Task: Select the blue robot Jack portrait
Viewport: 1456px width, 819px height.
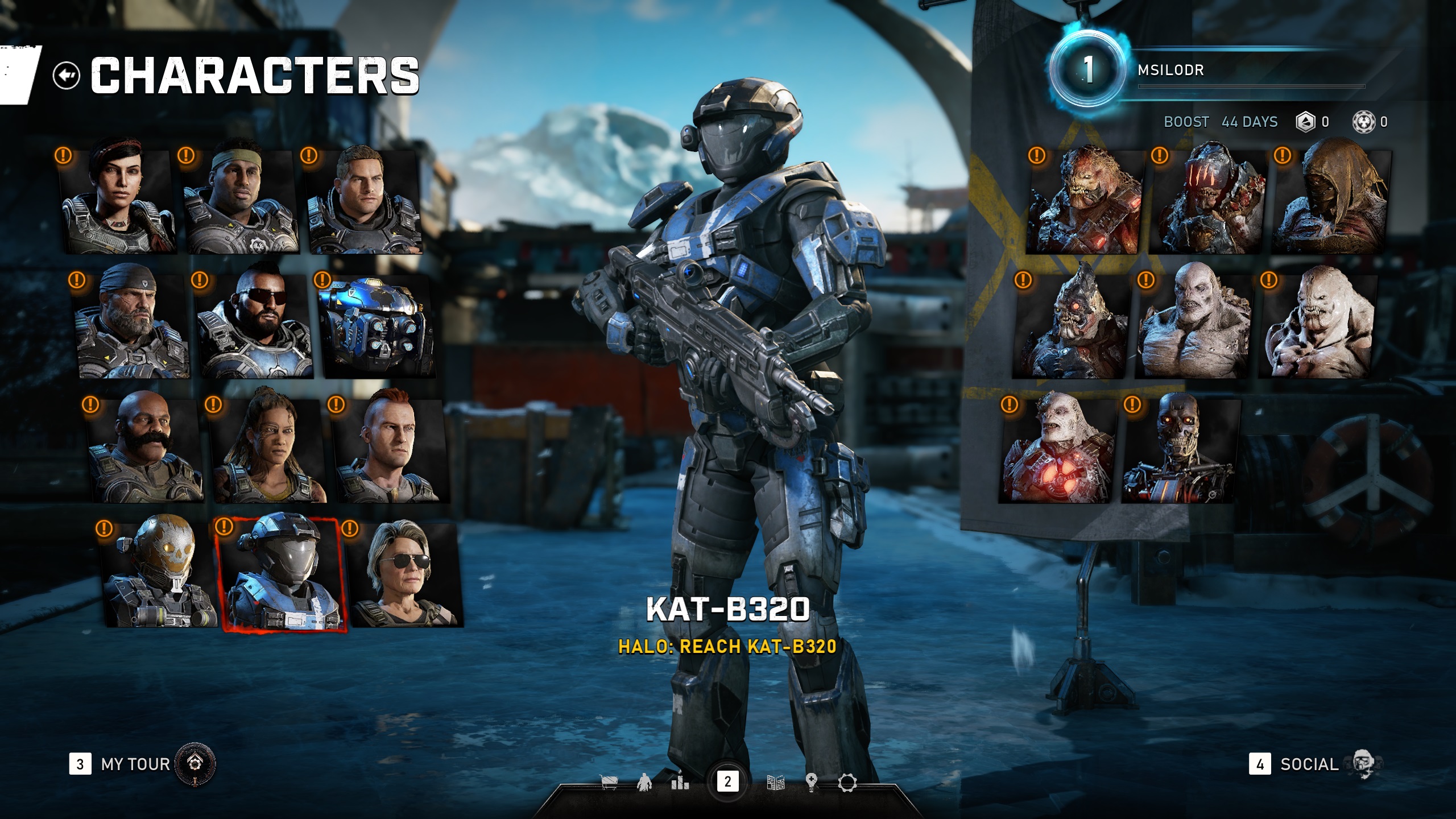Action: pos(375,327)
